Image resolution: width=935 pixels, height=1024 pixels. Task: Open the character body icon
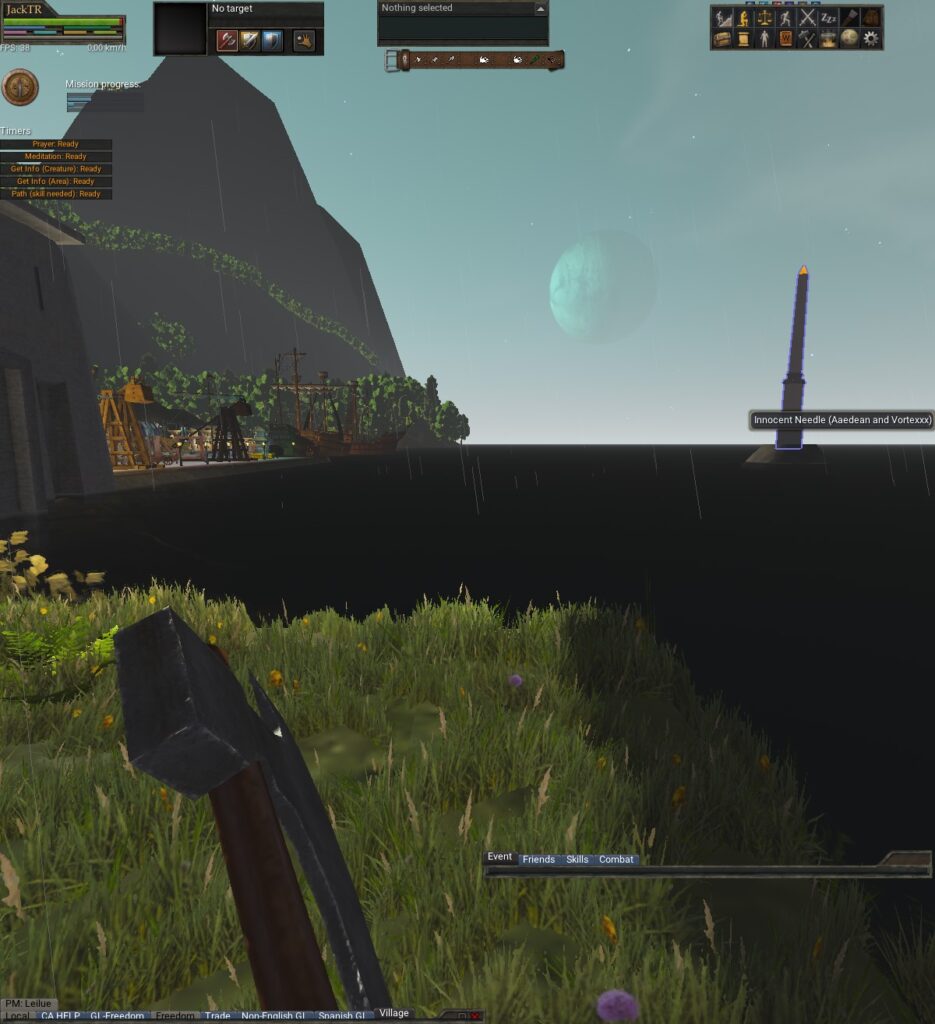click(764, 38)
